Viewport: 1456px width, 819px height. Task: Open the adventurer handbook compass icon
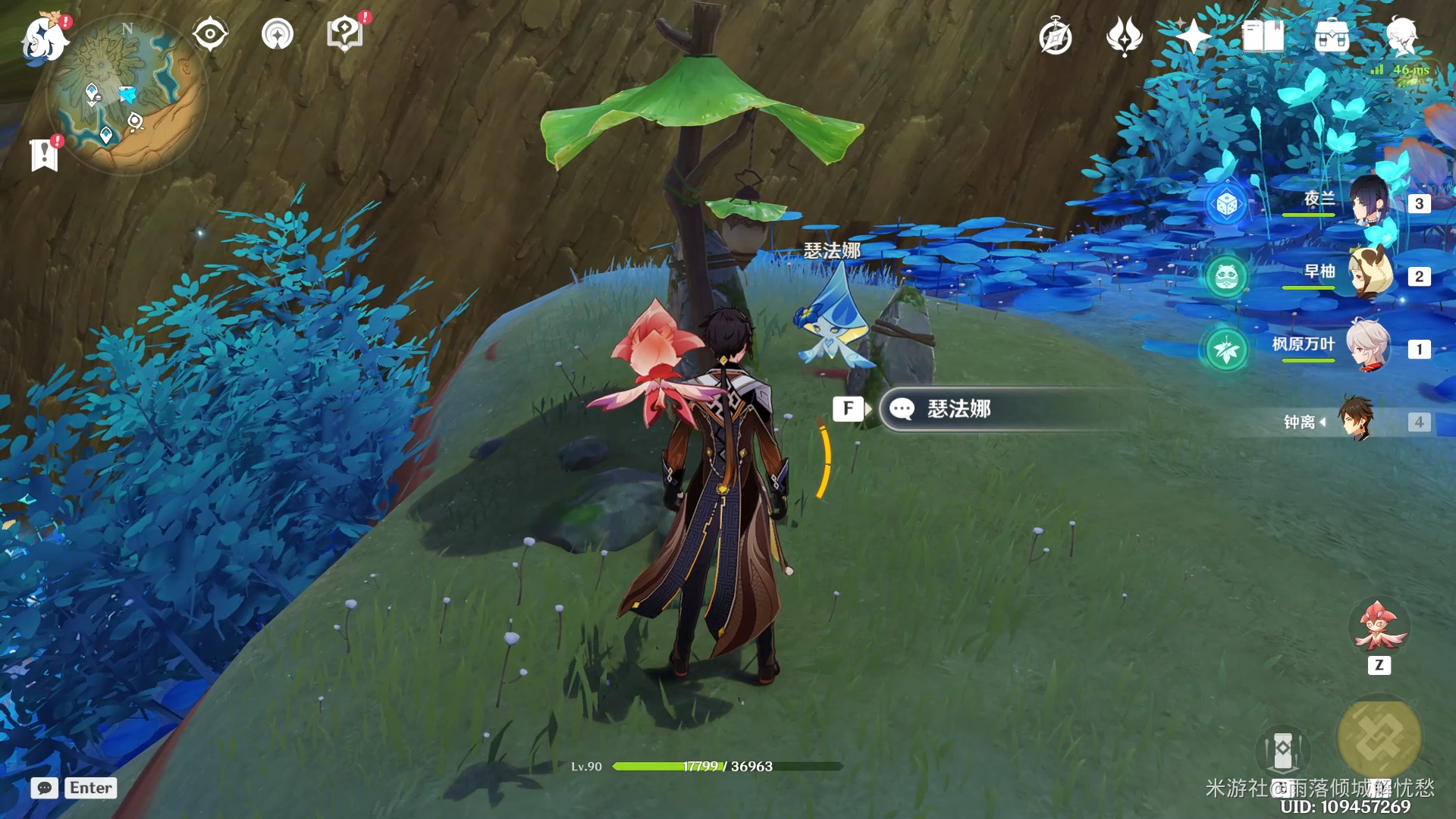click(1056, 37)
